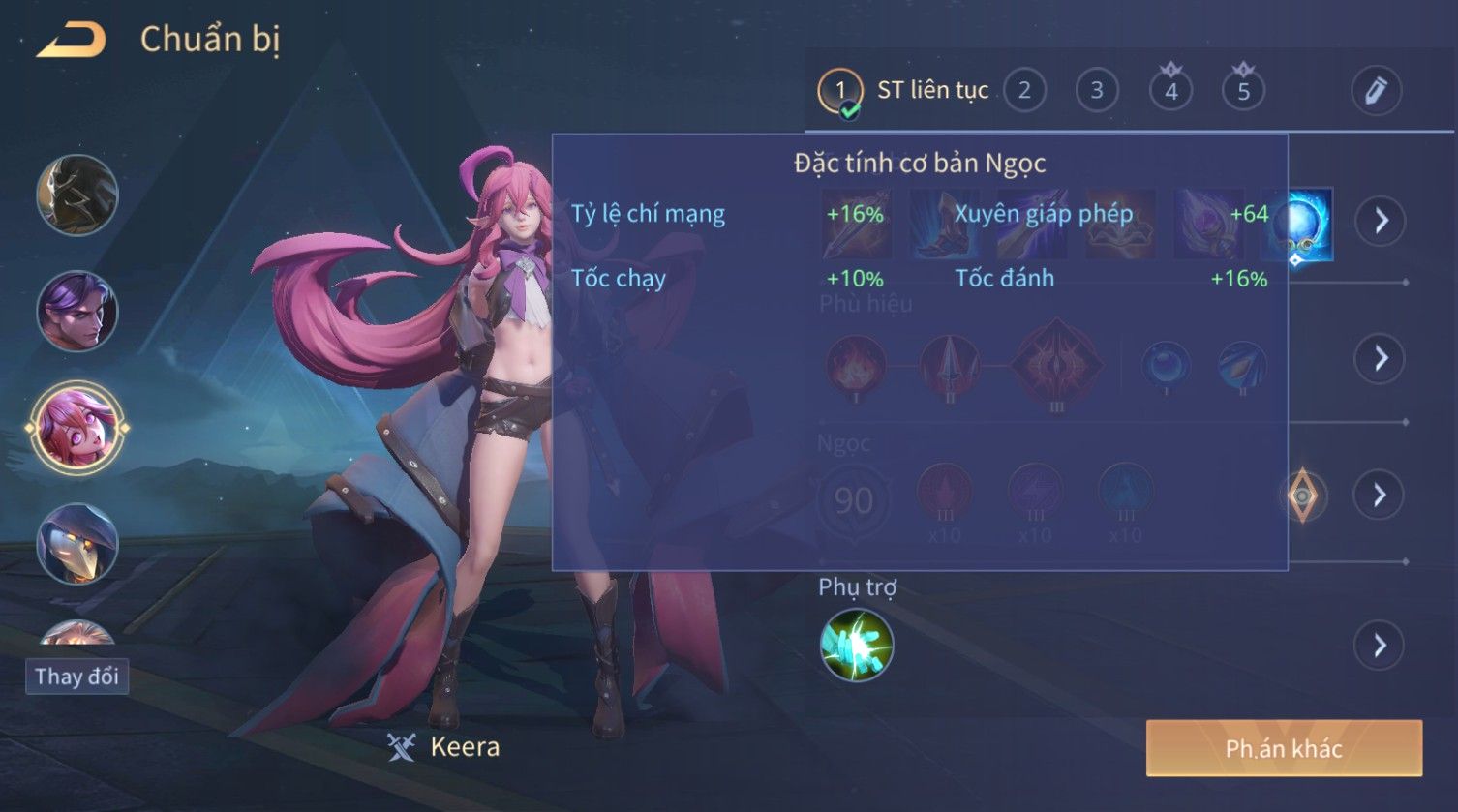1458x812 pixels.
Task: Switch to loadout slot 5
Action: pyautogui.click(x=1243, y=91)
